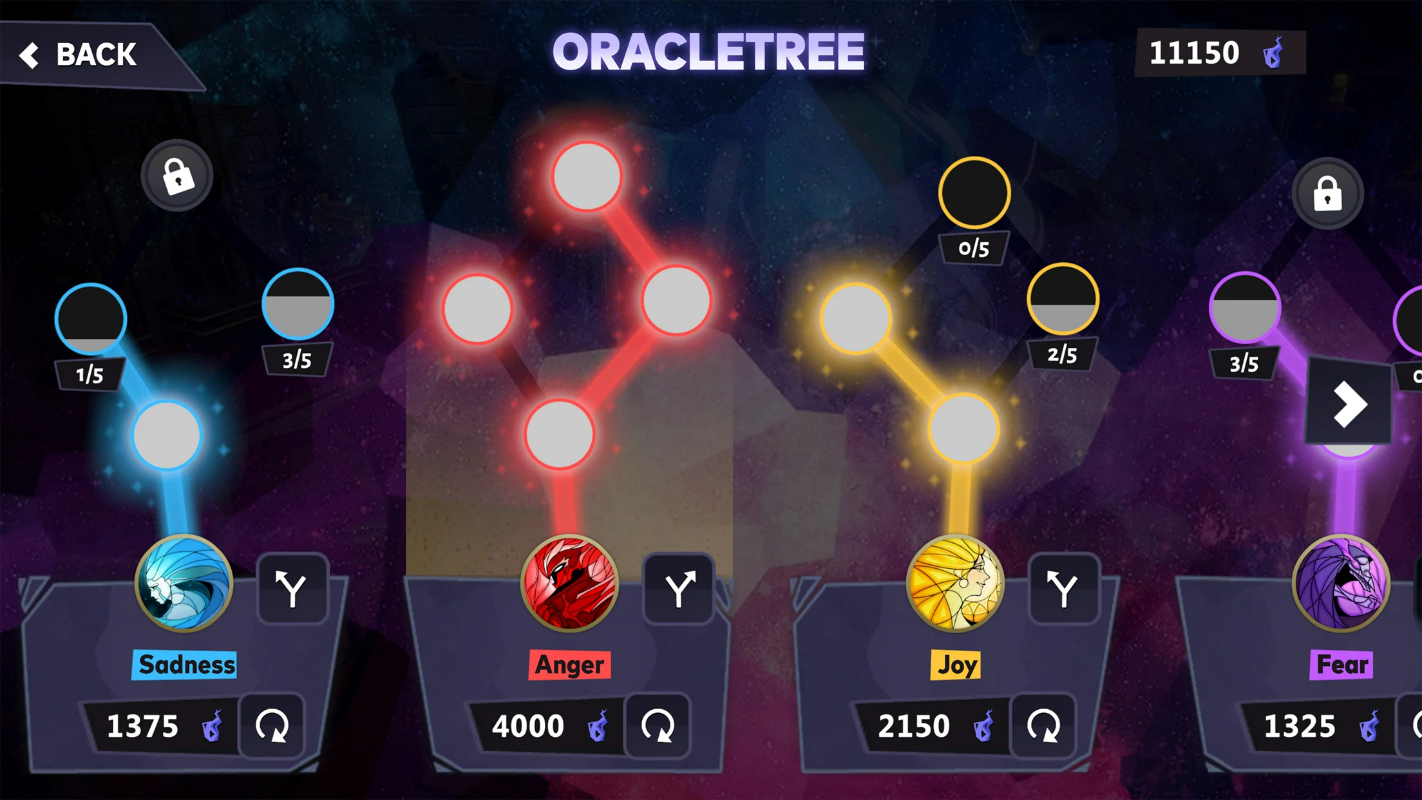Image resolution: width=1422 pixels, height=800 pixels.
Task: Activate the black Joy node marked 0/5
Action: pyautogui.click(x=975, y=193)
